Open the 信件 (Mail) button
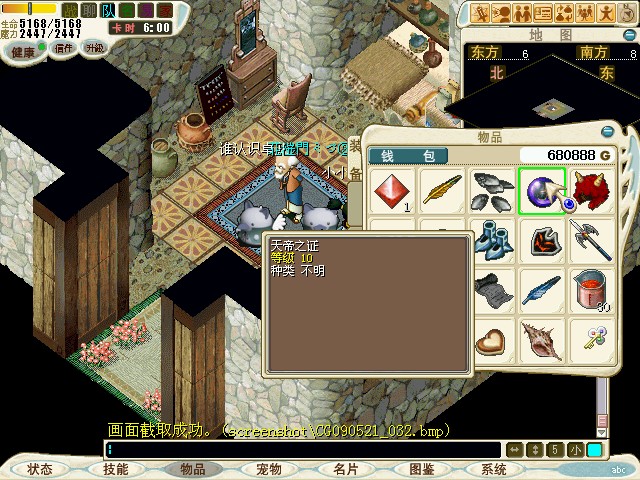Image resolution: width=640 pixels, height=480 pixels. click(63, 47)
